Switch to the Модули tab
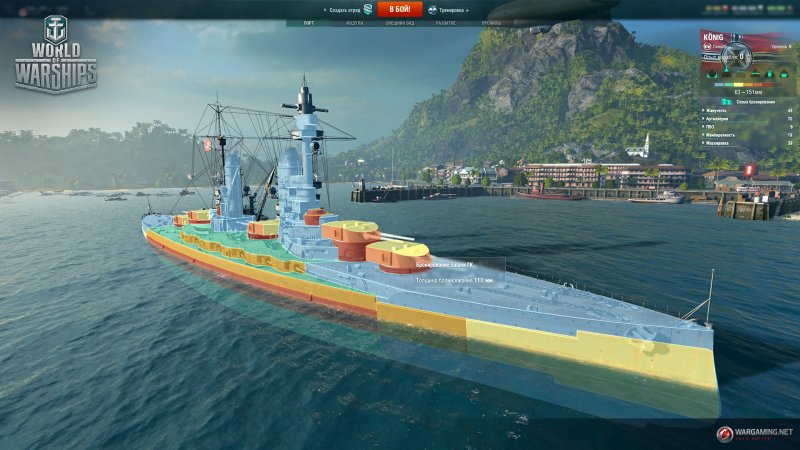 tap(354, 21)
